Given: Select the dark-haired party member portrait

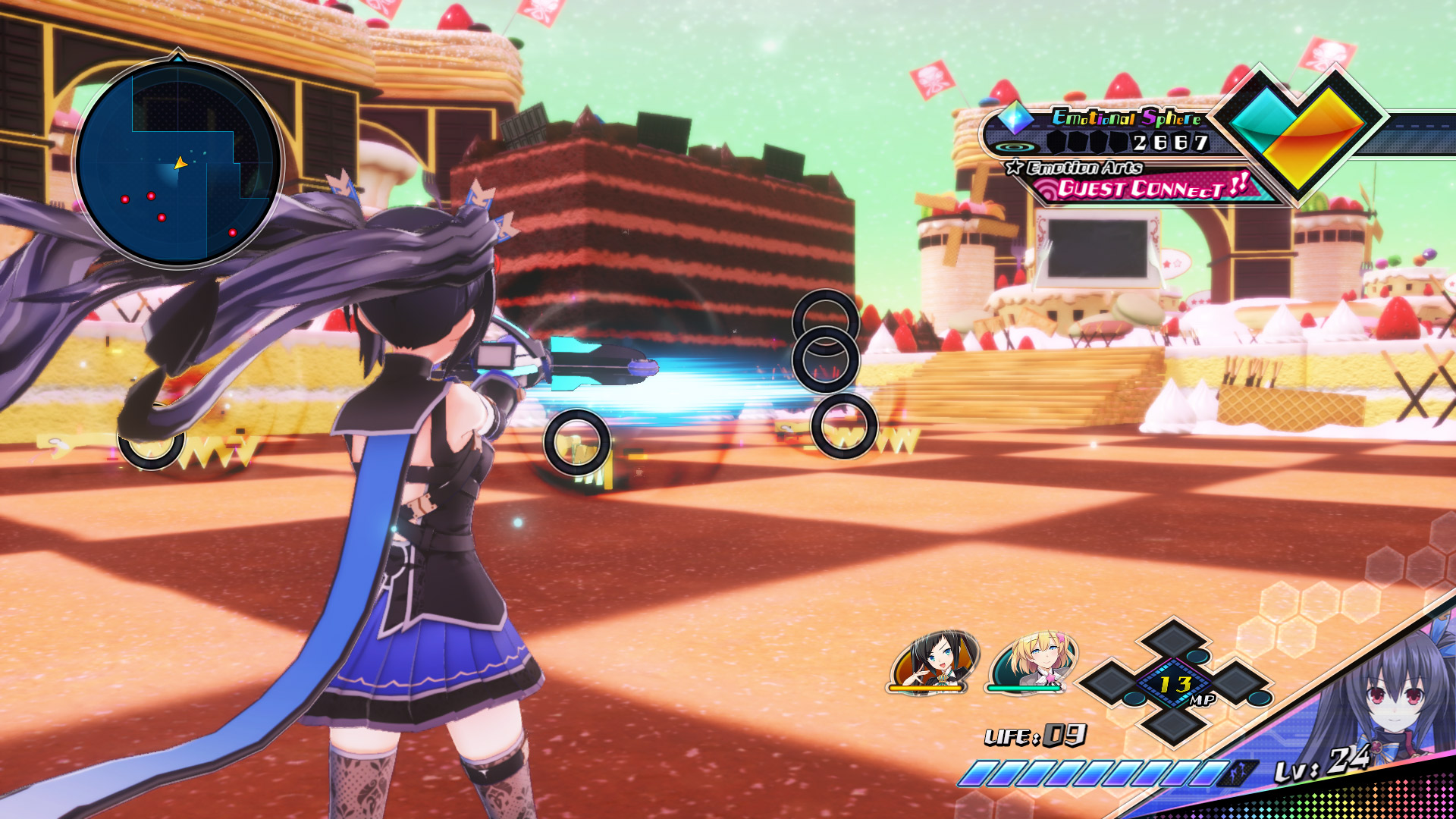Looking at the screenshot, I should (934, 661).
